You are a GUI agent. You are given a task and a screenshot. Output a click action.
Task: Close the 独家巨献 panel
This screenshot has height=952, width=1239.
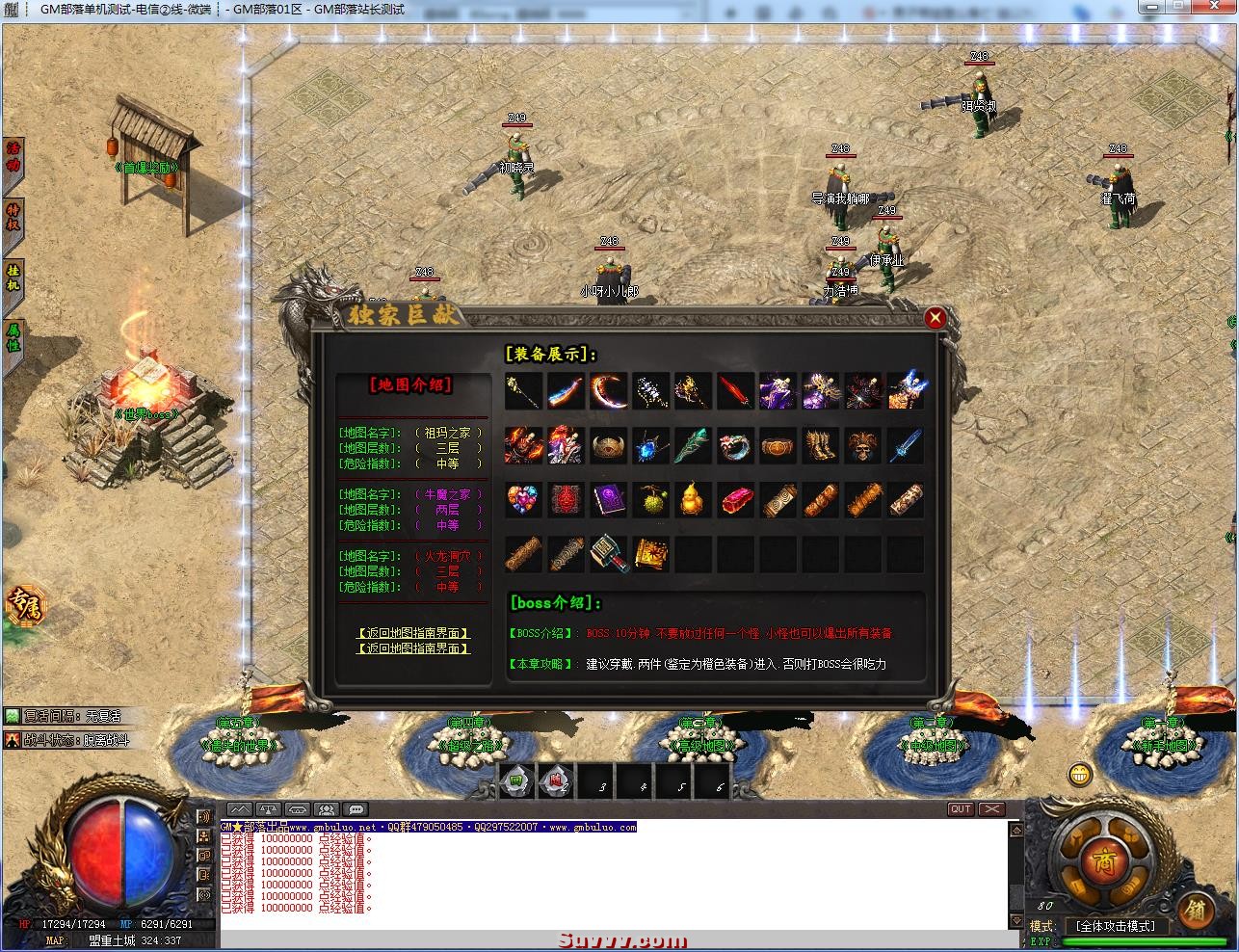(934, 318)
